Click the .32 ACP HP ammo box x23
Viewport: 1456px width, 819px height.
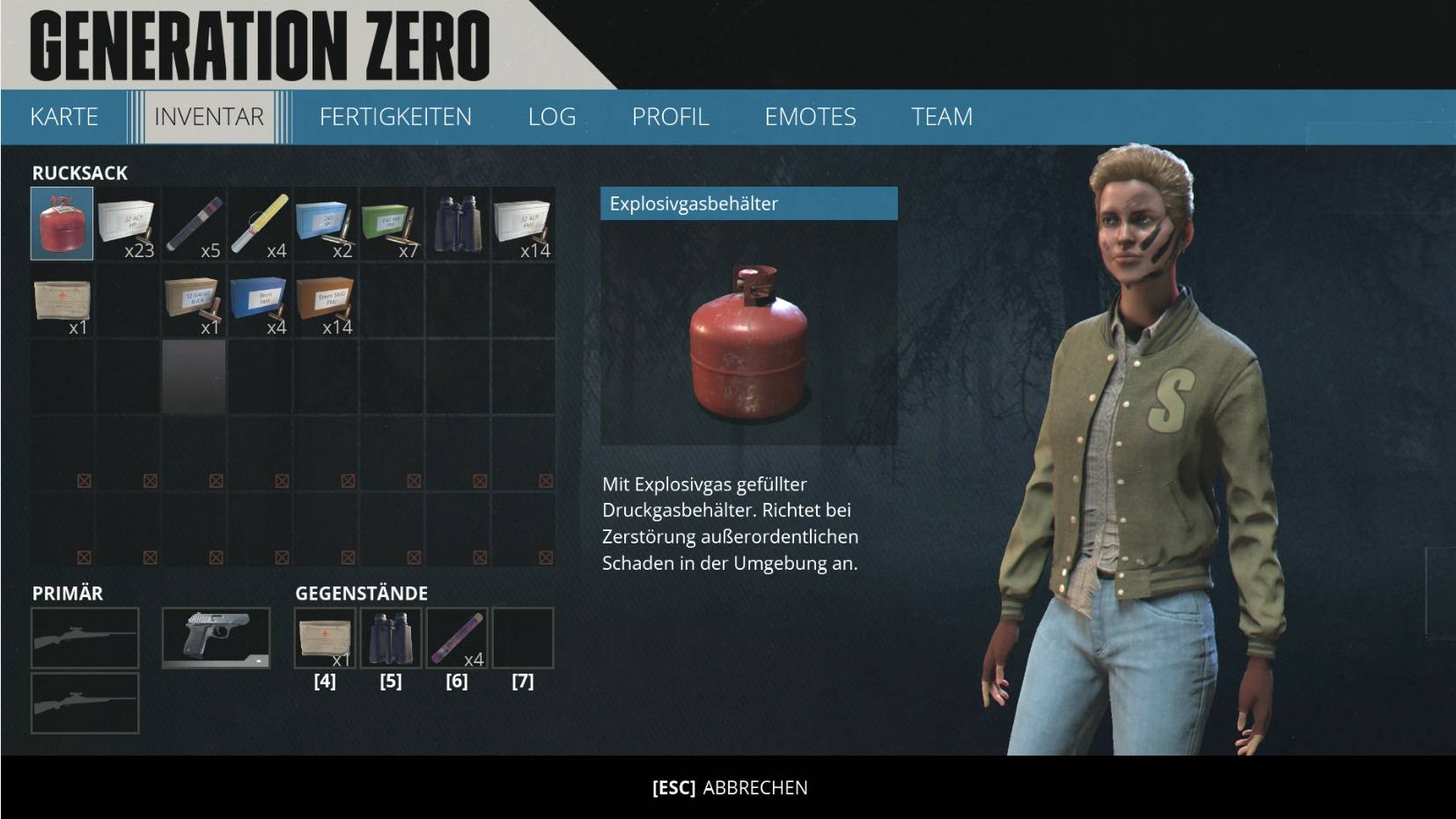pyautogui.click(x=128, y=225)
